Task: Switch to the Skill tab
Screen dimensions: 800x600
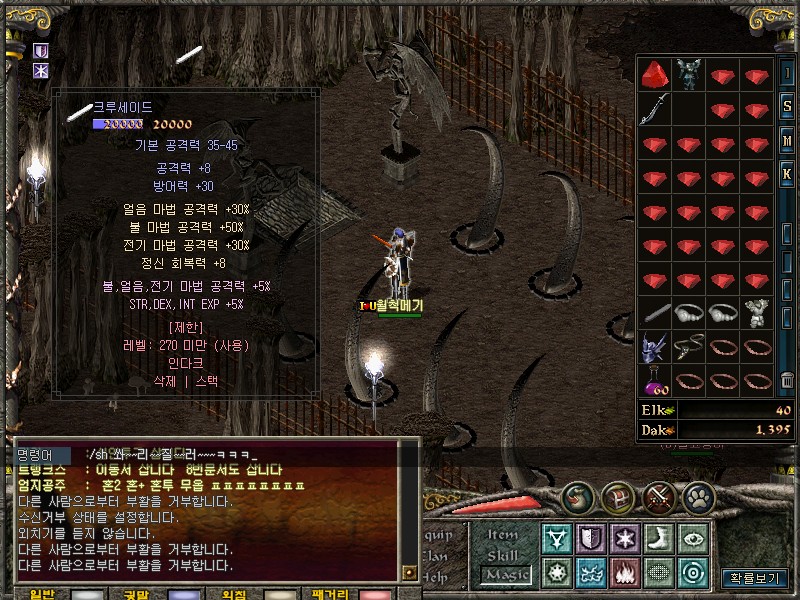Action: click(503, 555)
